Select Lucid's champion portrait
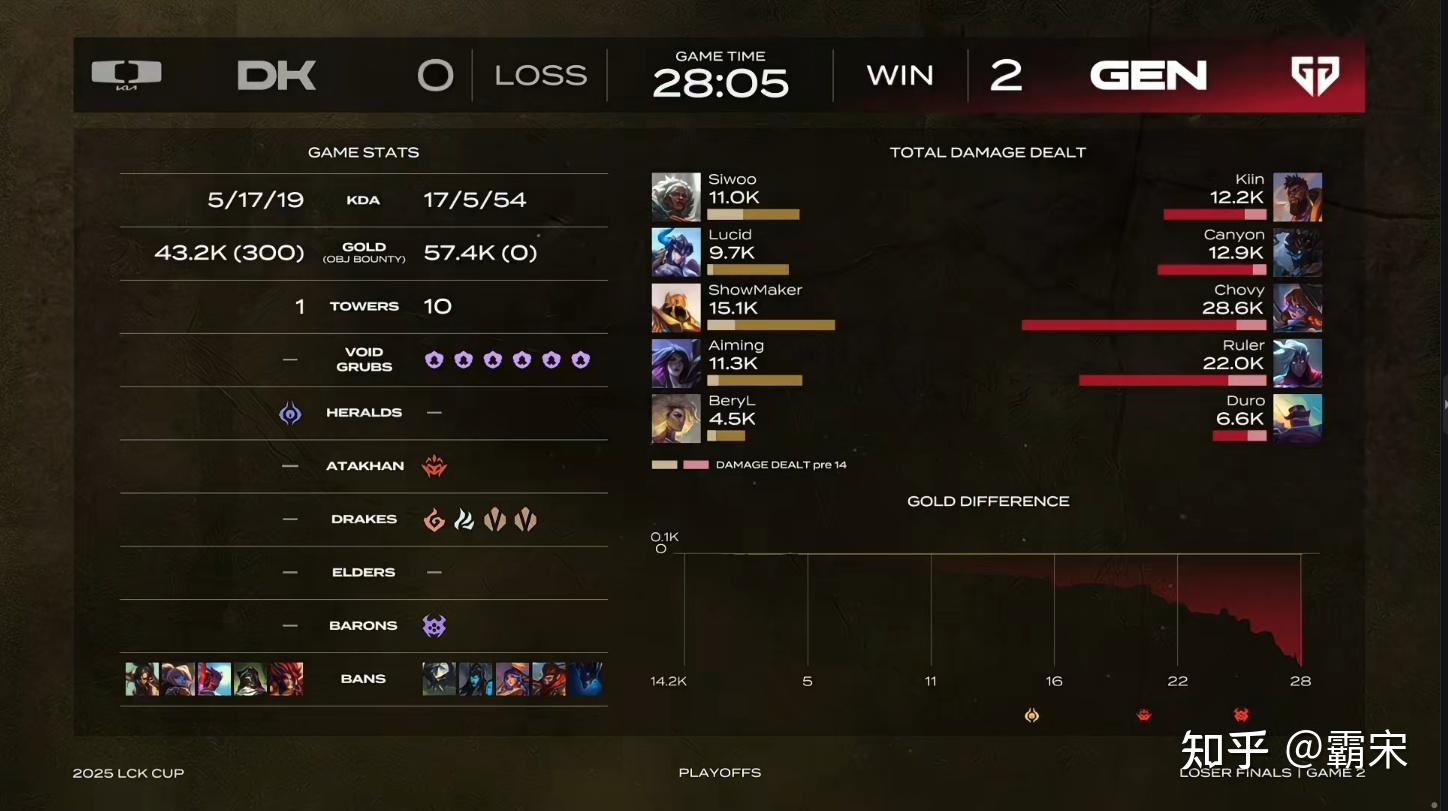 pos(675,252)
